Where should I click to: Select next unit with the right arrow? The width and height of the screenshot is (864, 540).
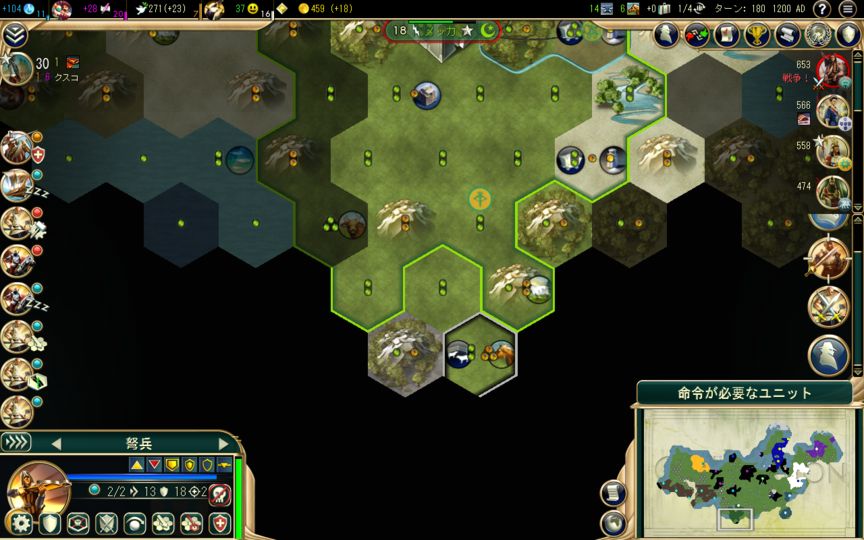pos(223,443)
